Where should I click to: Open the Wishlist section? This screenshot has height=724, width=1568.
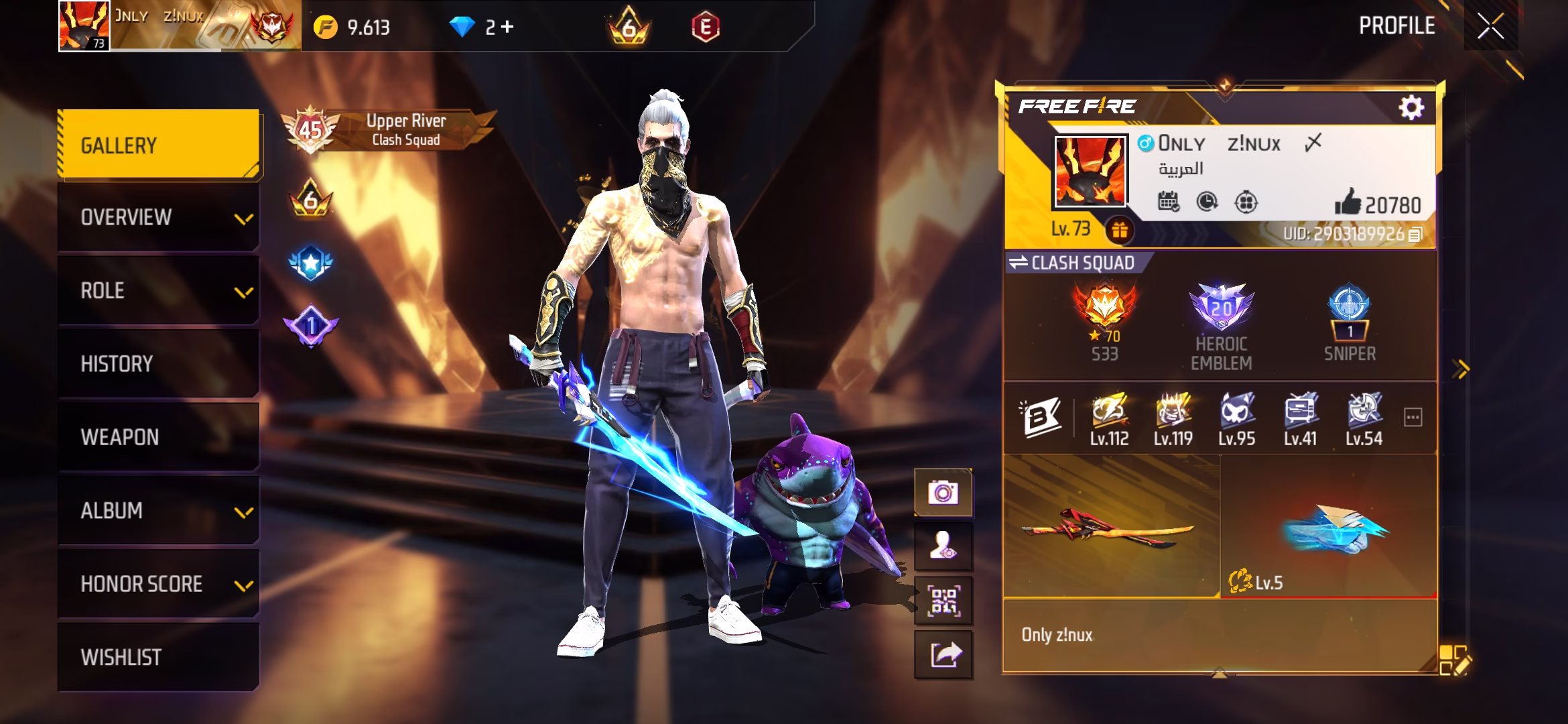(x=159, y=657)
